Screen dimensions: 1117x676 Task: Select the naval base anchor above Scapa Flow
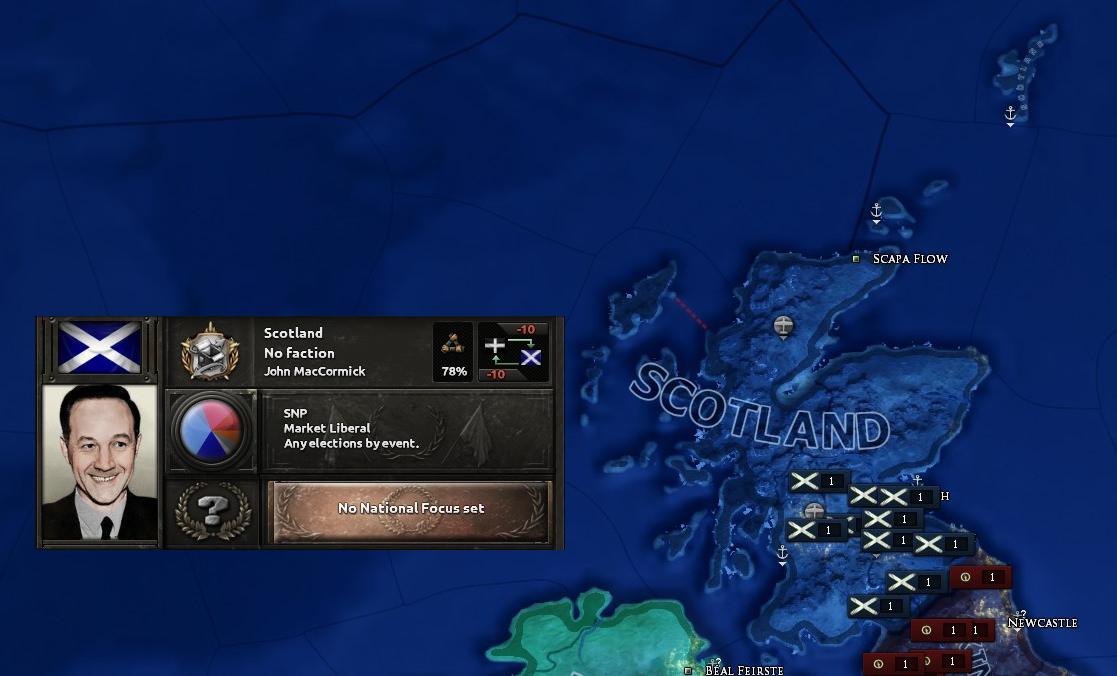(x=876, y=212)
